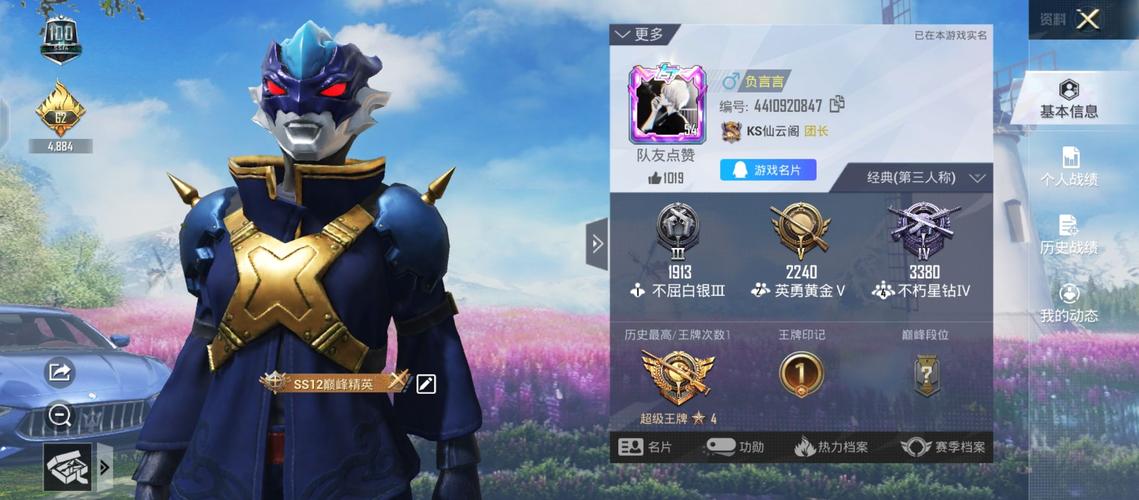Zoom out the character view
This screenshot has width=1139, height=500.
click(x=60, y=415)
